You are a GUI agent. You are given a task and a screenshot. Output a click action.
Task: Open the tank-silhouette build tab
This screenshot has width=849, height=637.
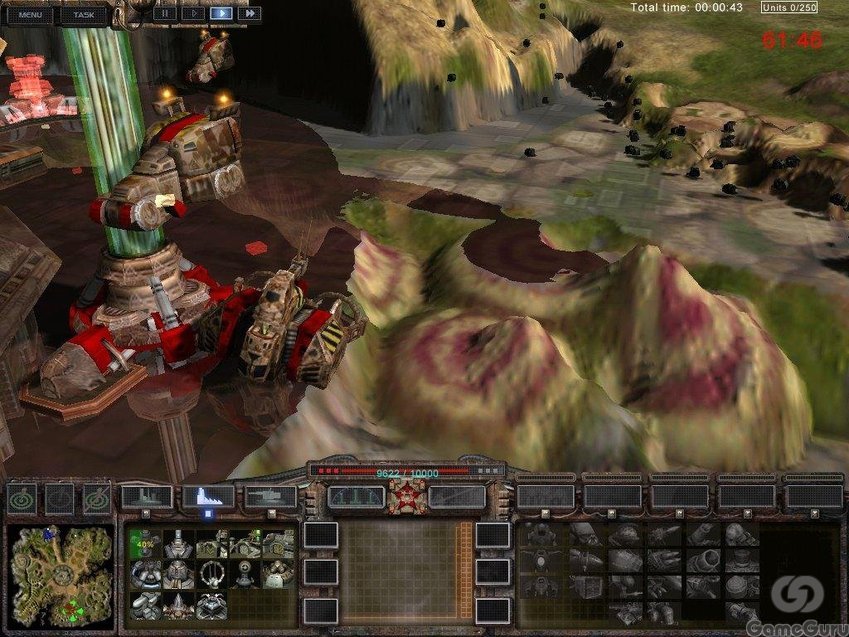270,496
